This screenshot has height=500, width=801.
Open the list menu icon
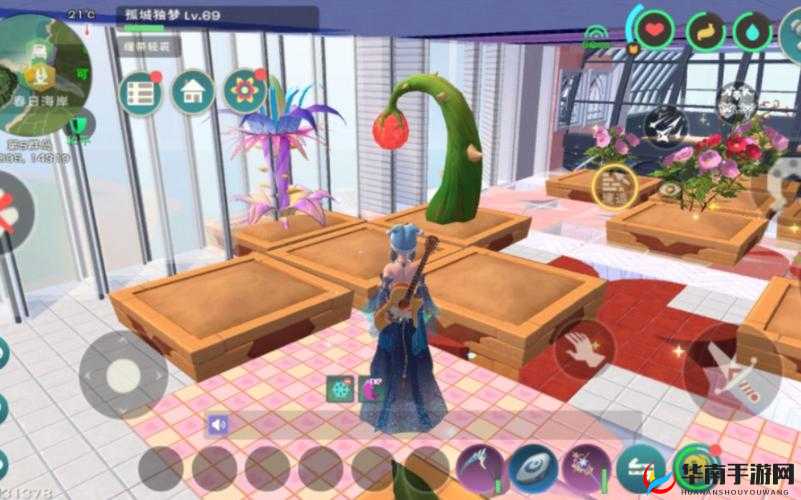click(x=140, y=93)
